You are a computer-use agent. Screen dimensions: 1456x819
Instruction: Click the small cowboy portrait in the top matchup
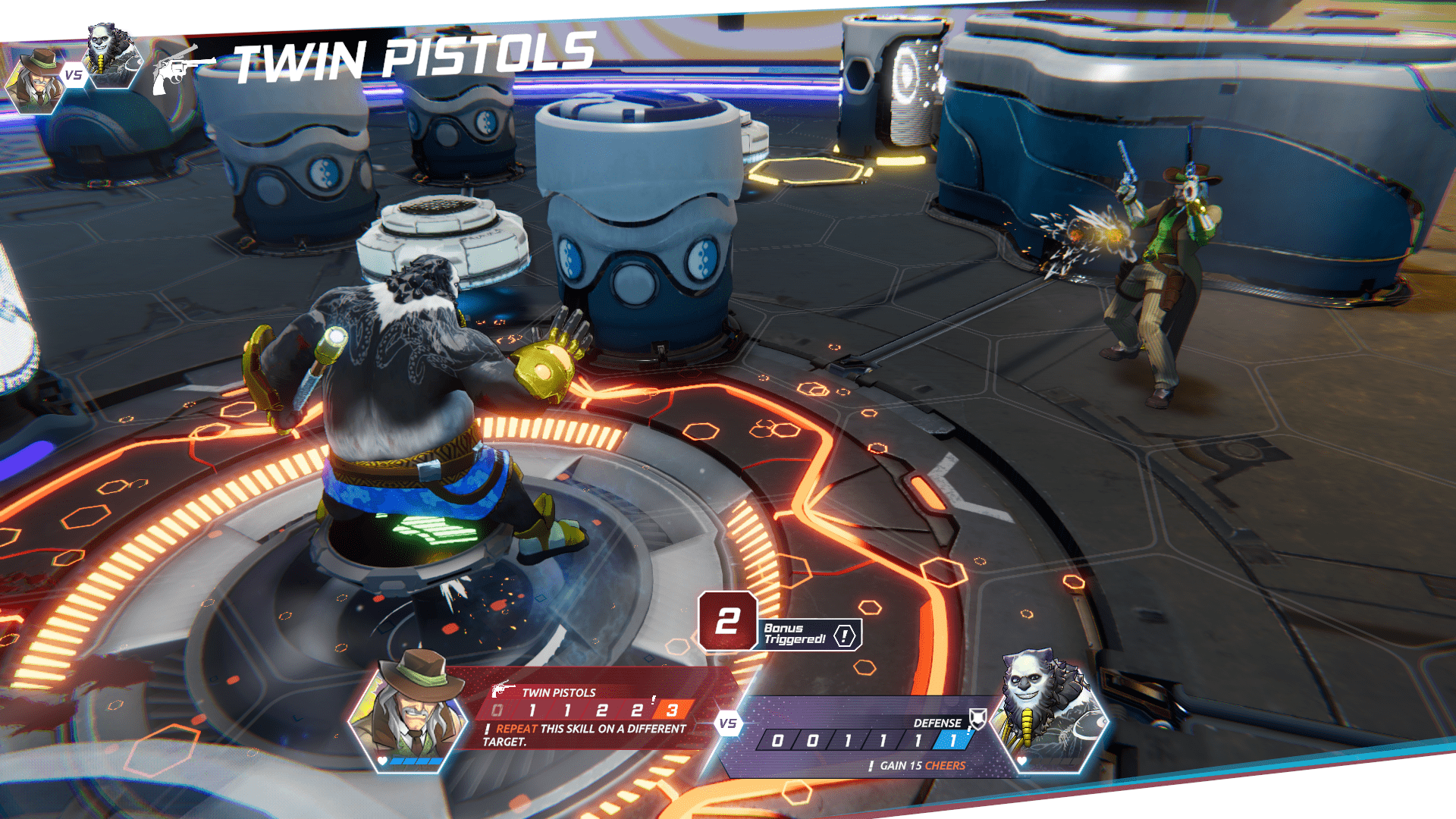pos(36,80)
